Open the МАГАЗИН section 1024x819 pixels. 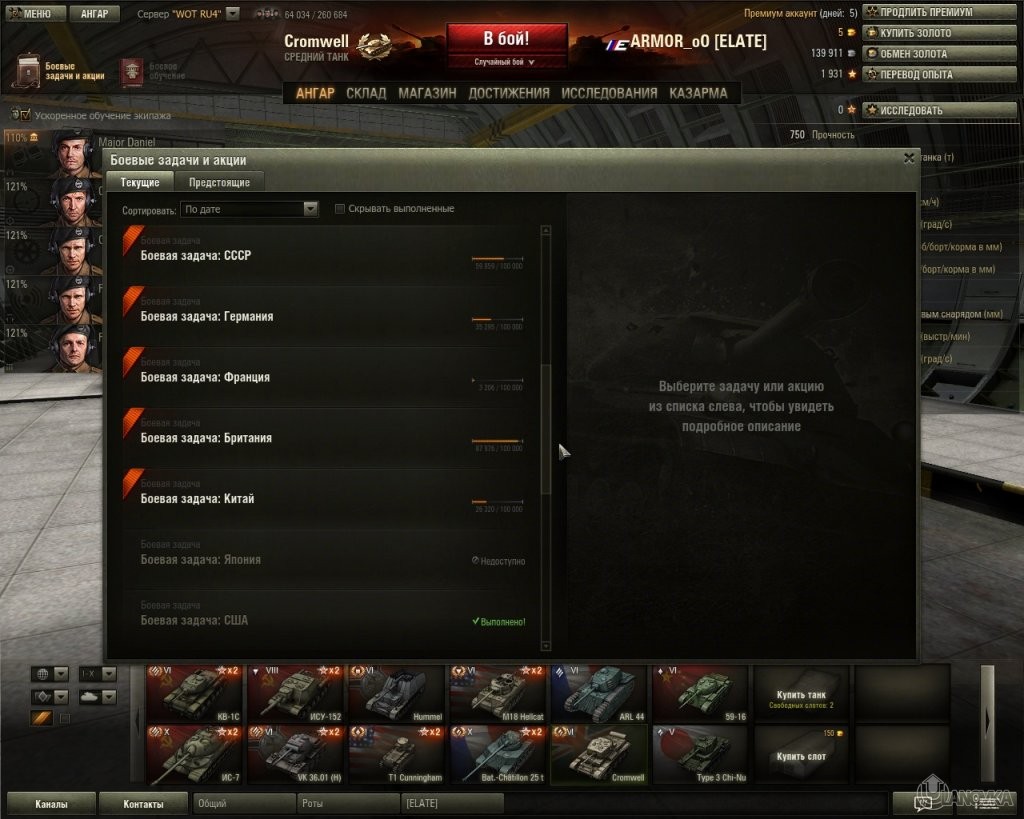coord(427,93)
